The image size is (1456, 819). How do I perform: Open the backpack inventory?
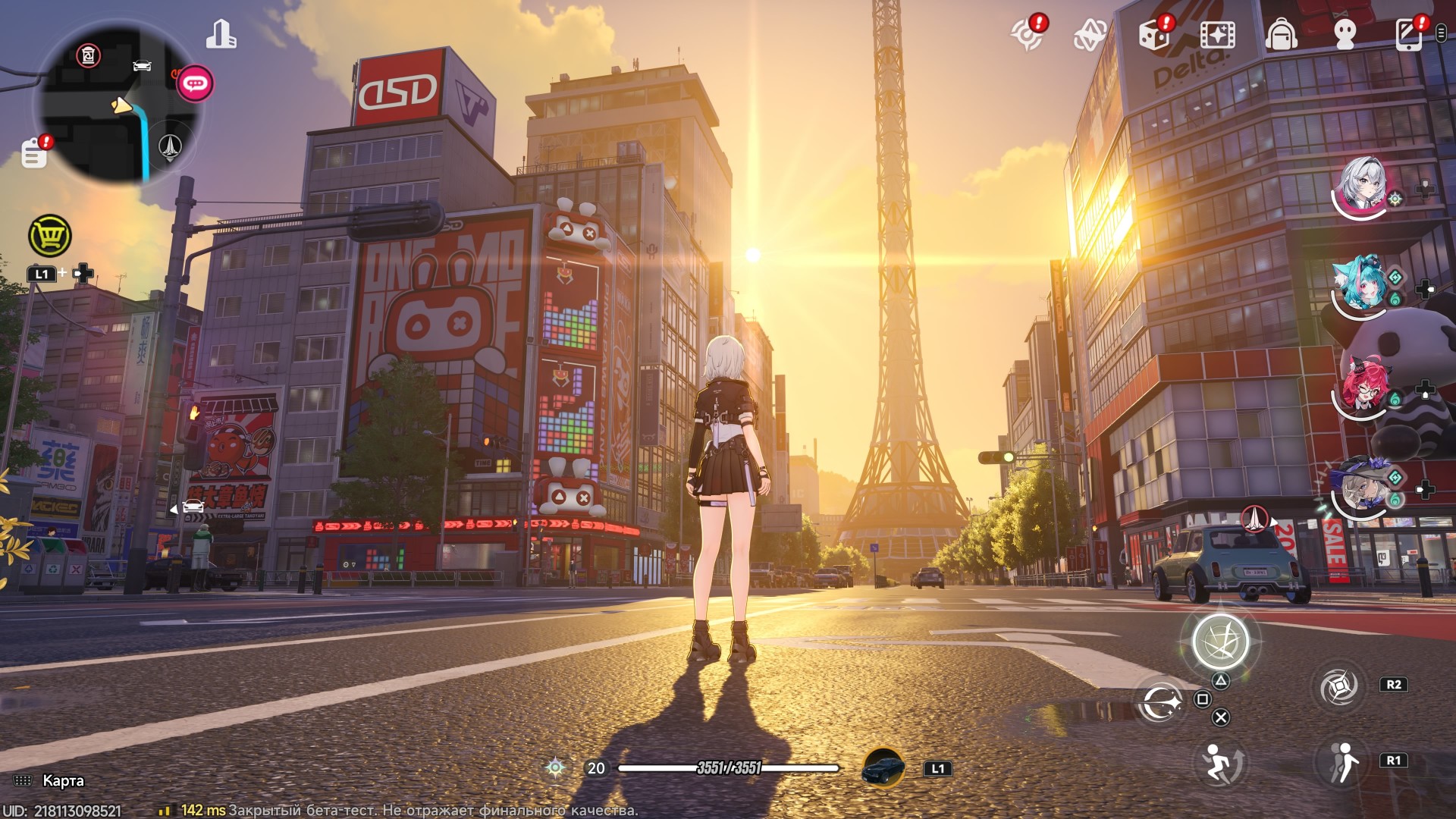1282,35
